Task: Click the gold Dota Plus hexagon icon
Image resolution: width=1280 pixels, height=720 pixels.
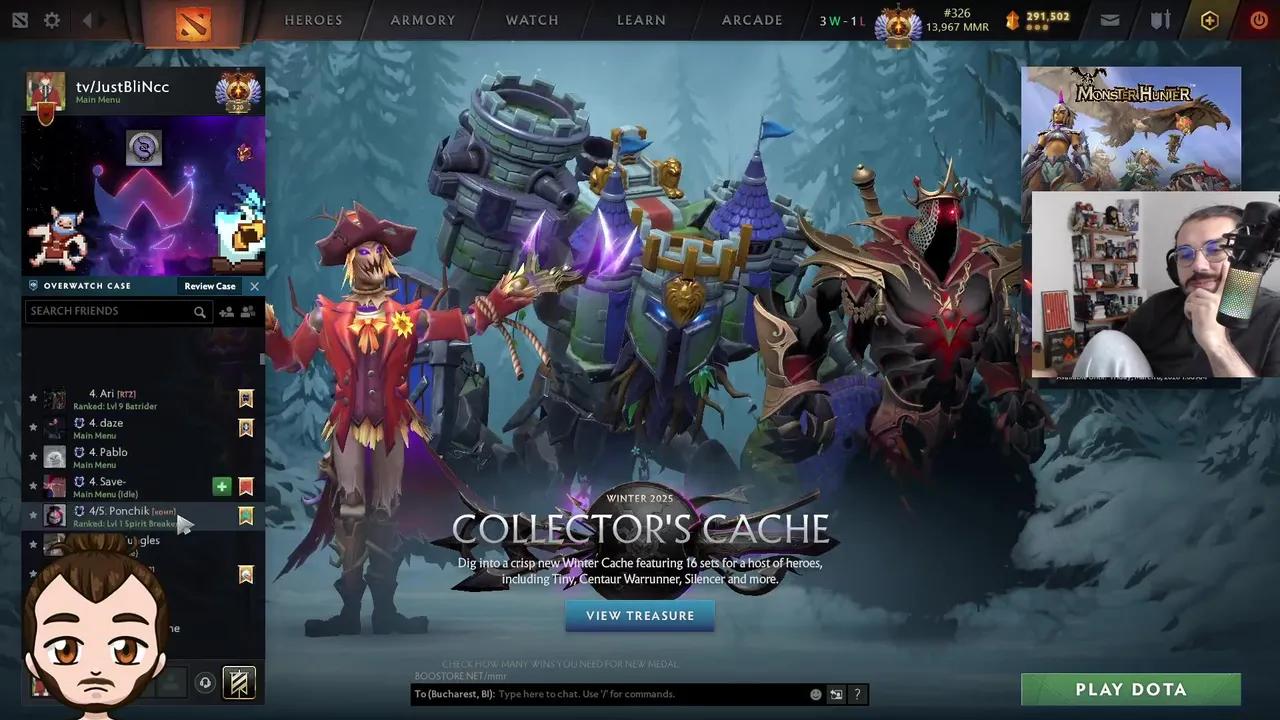Action: pyautogui.click(x=1210, y=18)
